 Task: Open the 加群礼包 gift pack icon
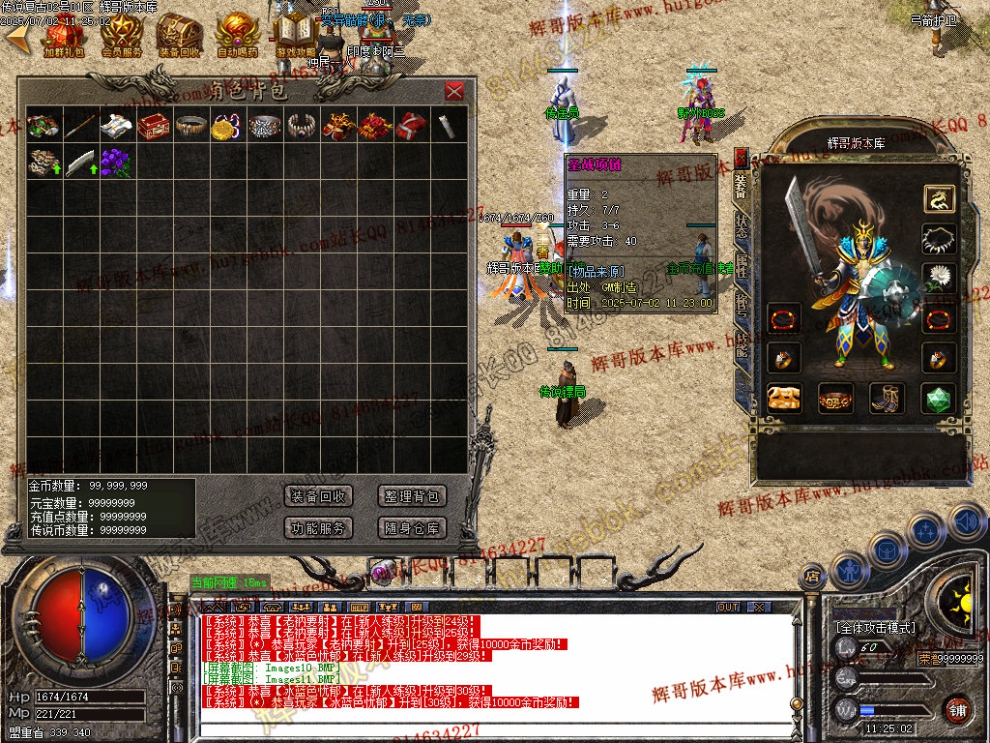tap(64, 37)
